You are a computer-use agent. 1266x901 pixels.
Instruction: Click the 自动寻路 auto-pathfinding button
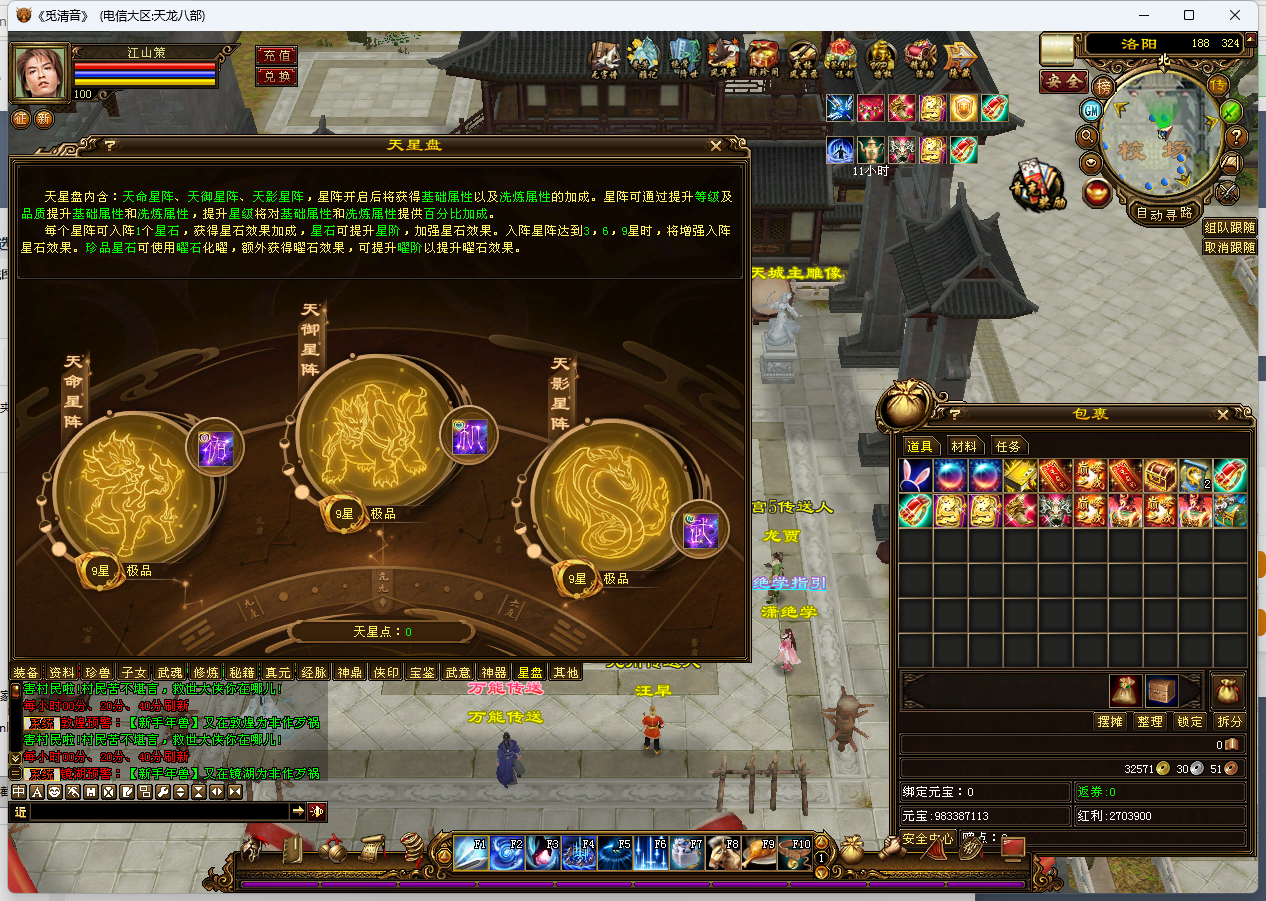pyautogui.click(x=1164, y=212)
